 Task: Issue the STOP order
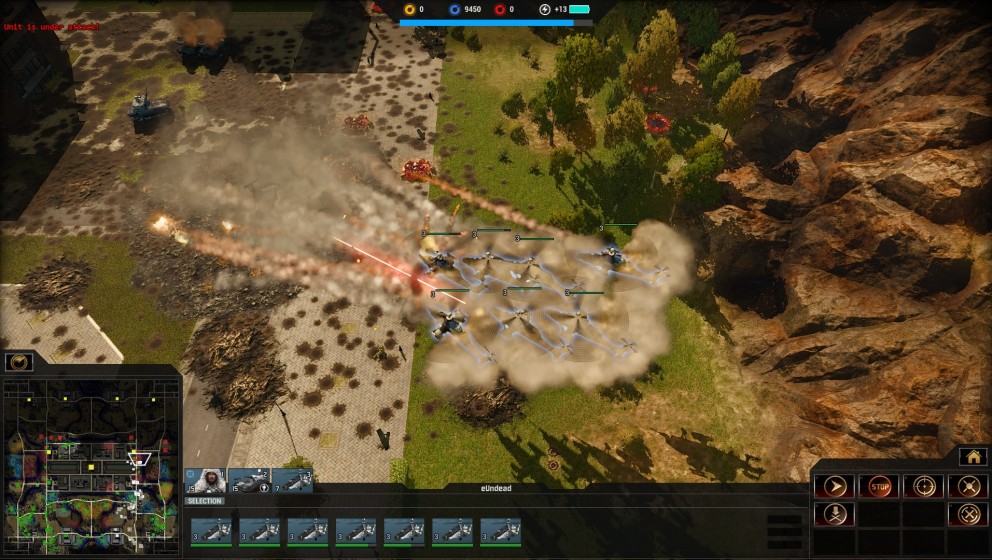click(878, 487)
